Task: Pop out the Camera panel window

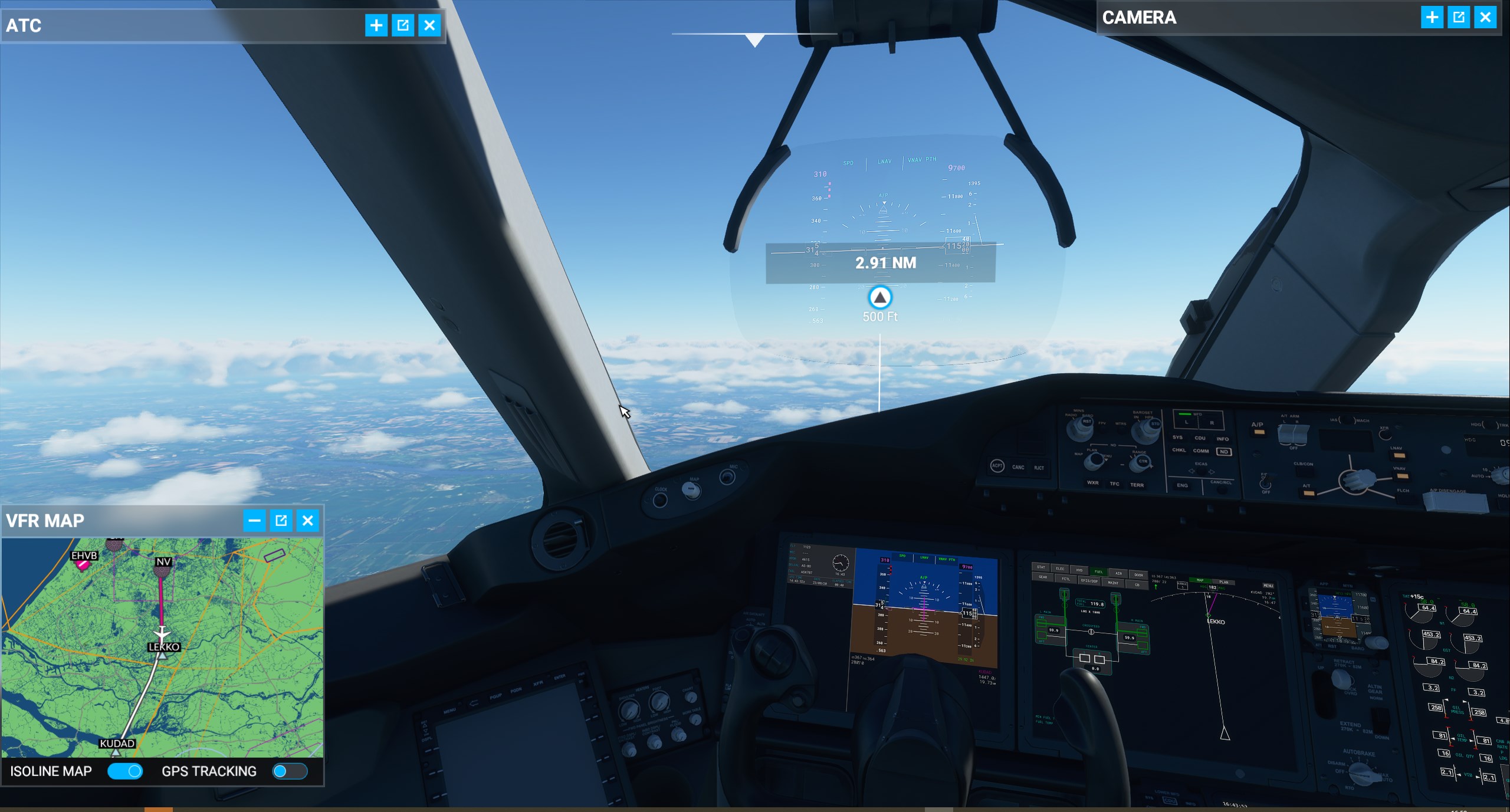Action: 1459,17
